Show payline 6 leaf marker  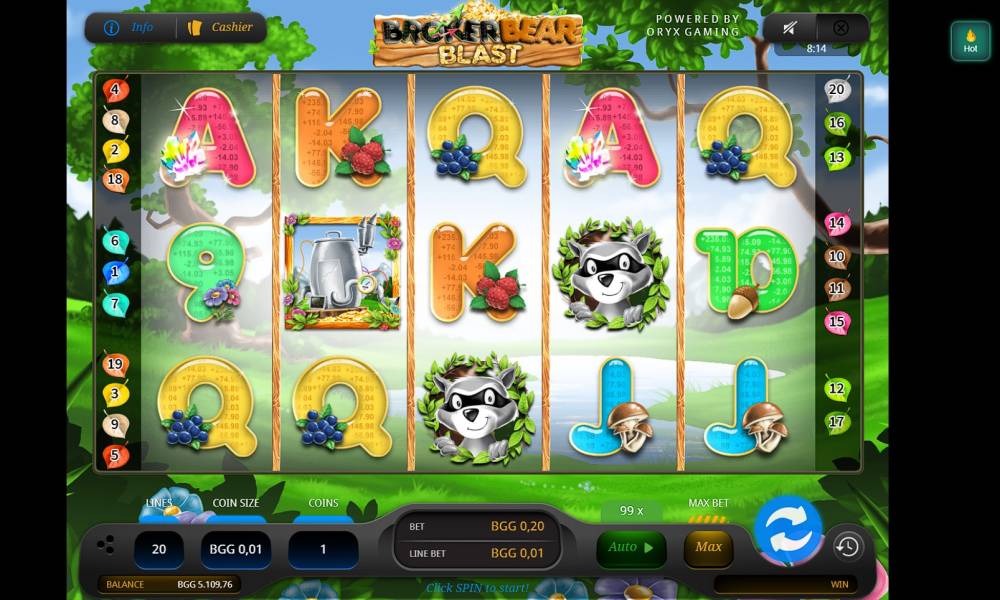[x=115, y=242]
